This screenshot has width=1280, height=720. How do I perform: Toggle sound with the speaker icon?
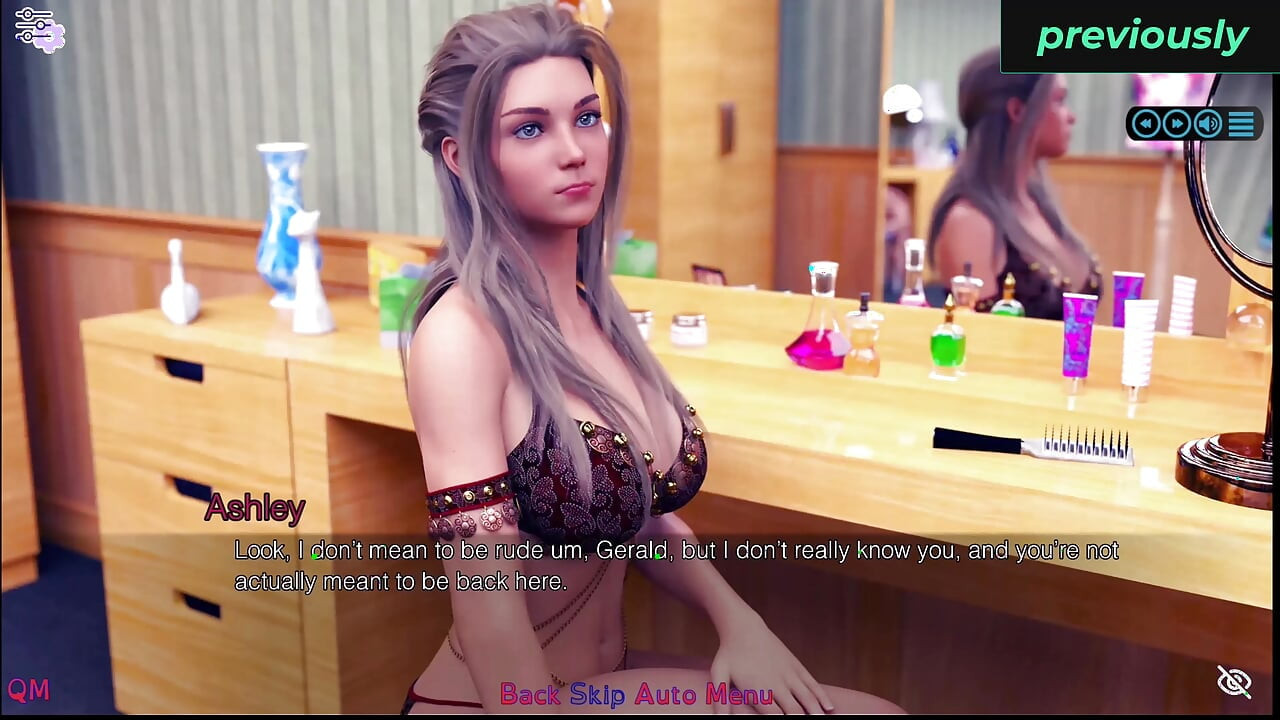1208,124
